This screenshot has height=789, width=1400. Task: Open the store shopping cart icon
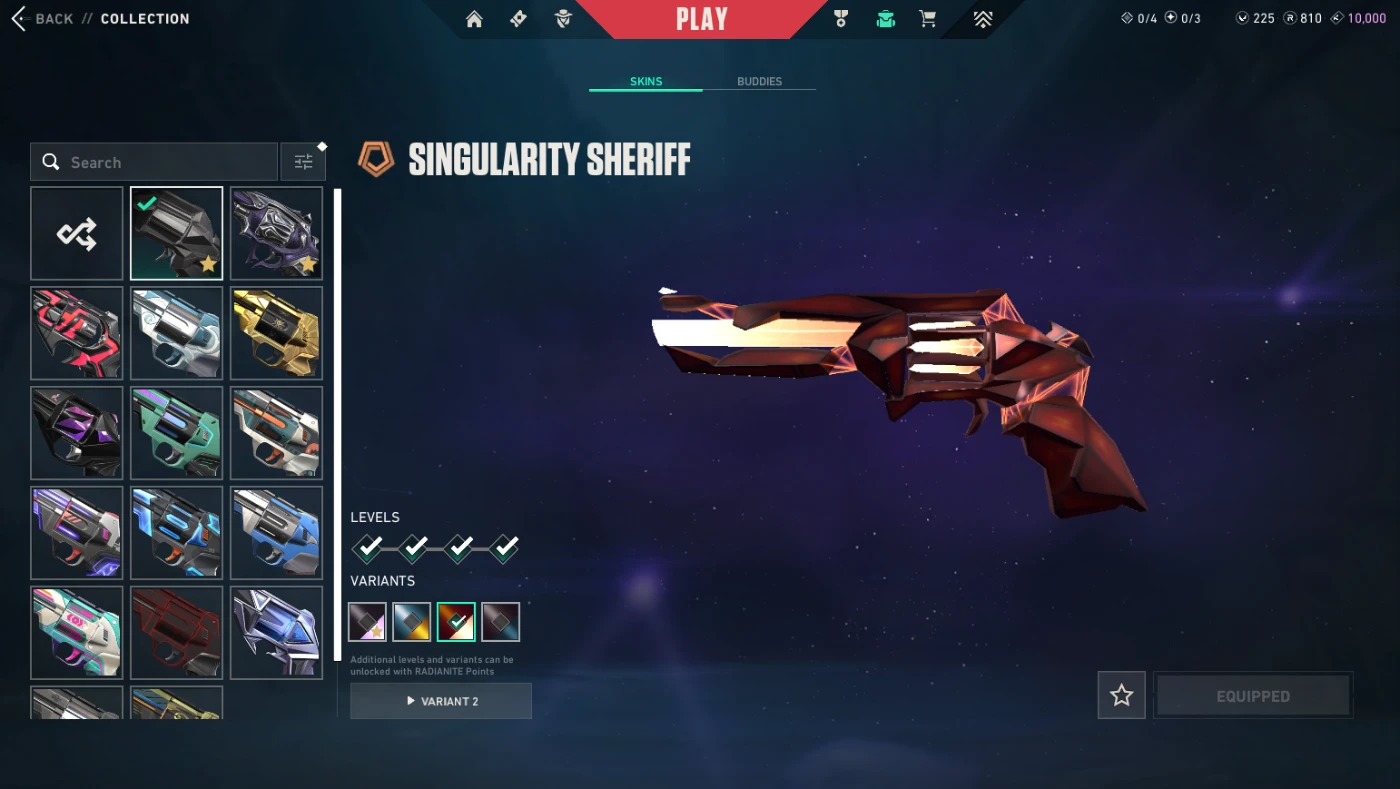(x=928, y=19)
